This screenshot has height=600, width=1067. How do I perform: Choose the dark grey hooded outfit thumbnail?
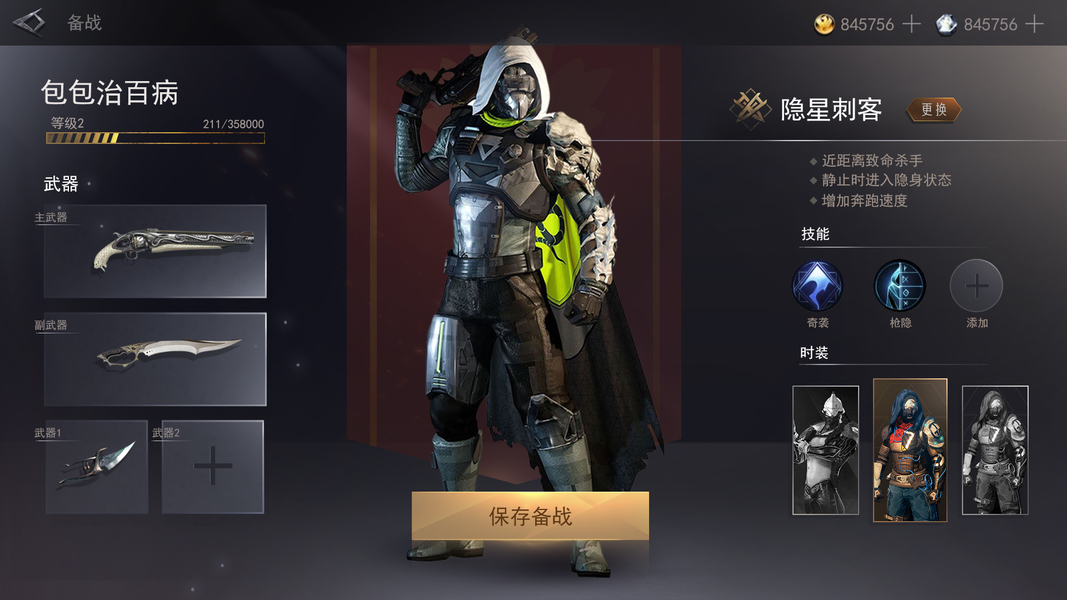tap(995, 450)
